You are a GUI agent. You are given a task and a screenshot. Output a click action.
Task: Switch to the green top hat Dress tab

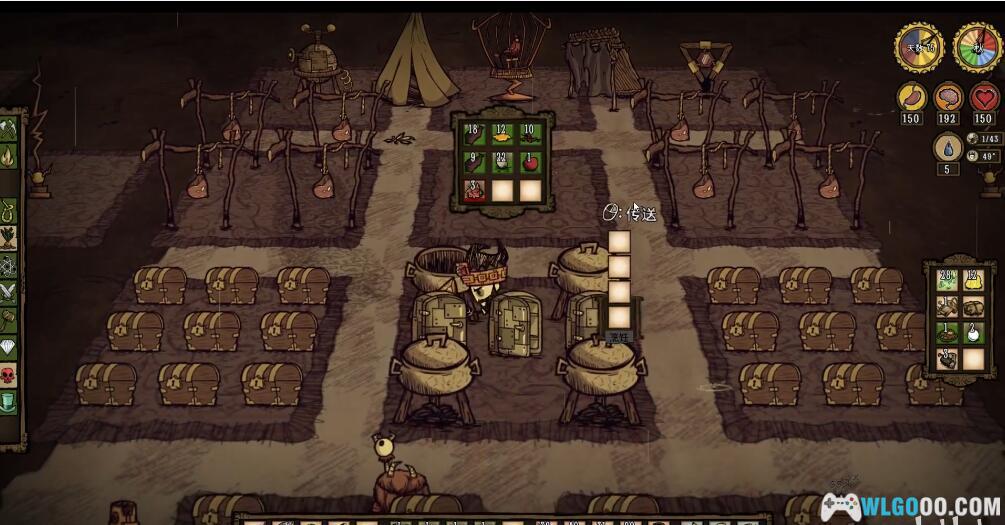[9, 401]
